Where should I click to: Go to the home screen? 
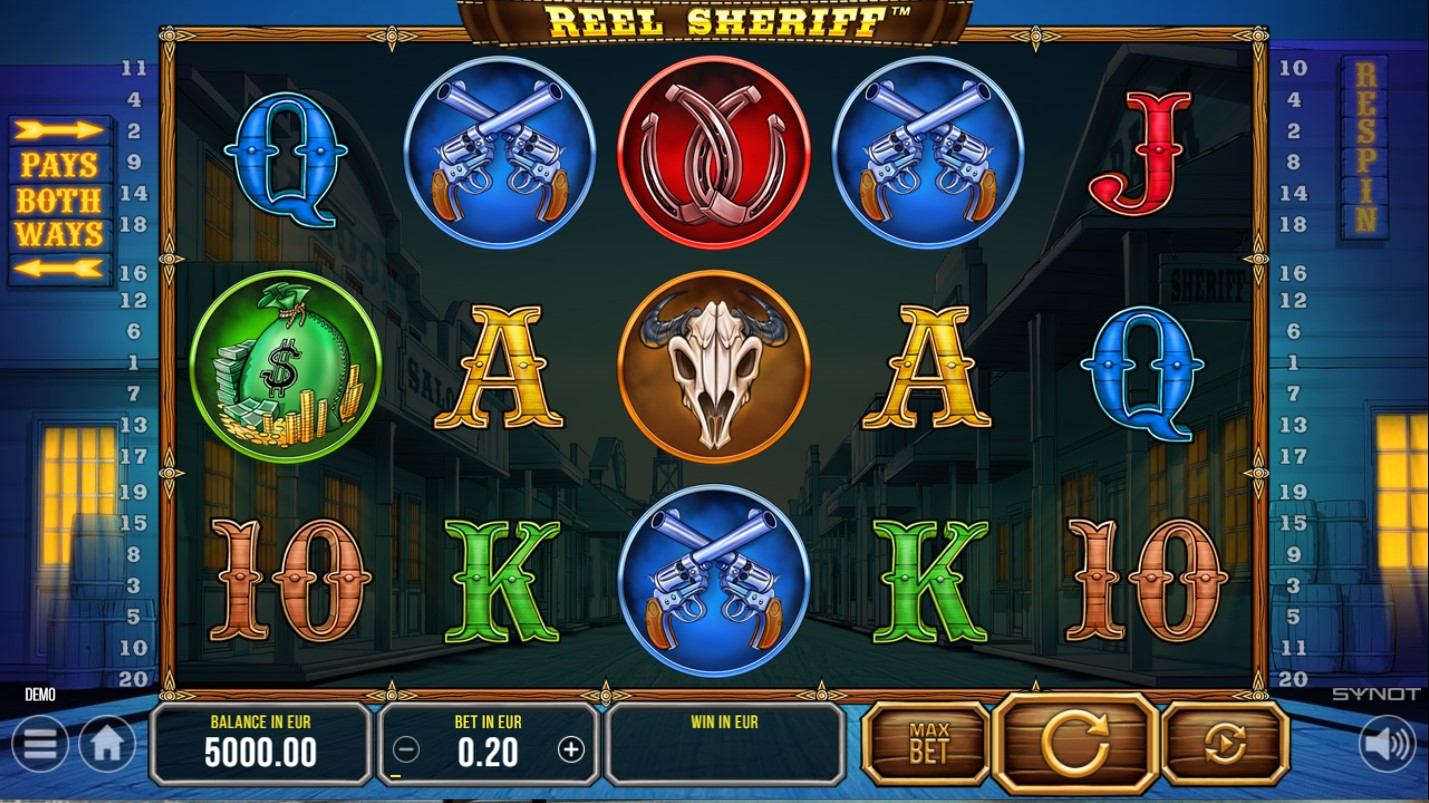(x=107, y=745)
